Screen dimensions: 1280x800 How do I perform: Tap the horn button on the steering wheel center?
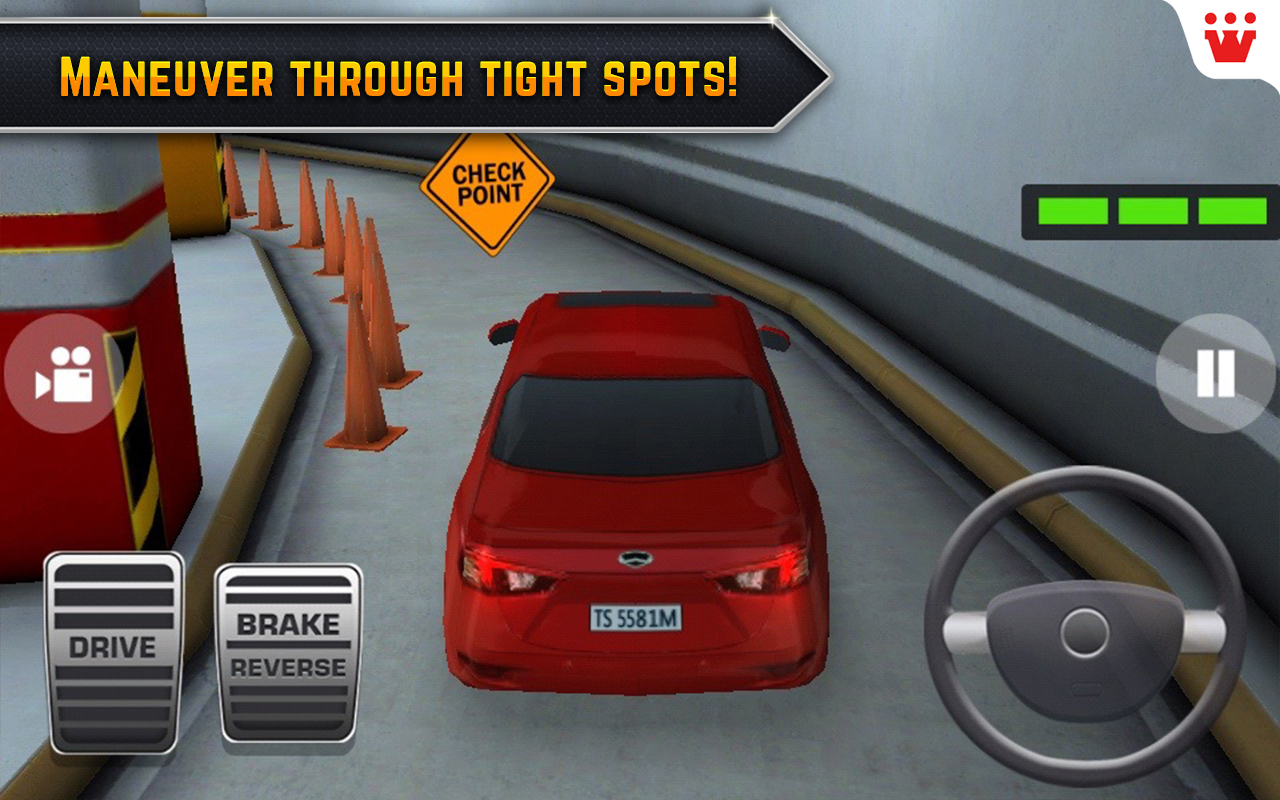click(x=1085, y=630)
